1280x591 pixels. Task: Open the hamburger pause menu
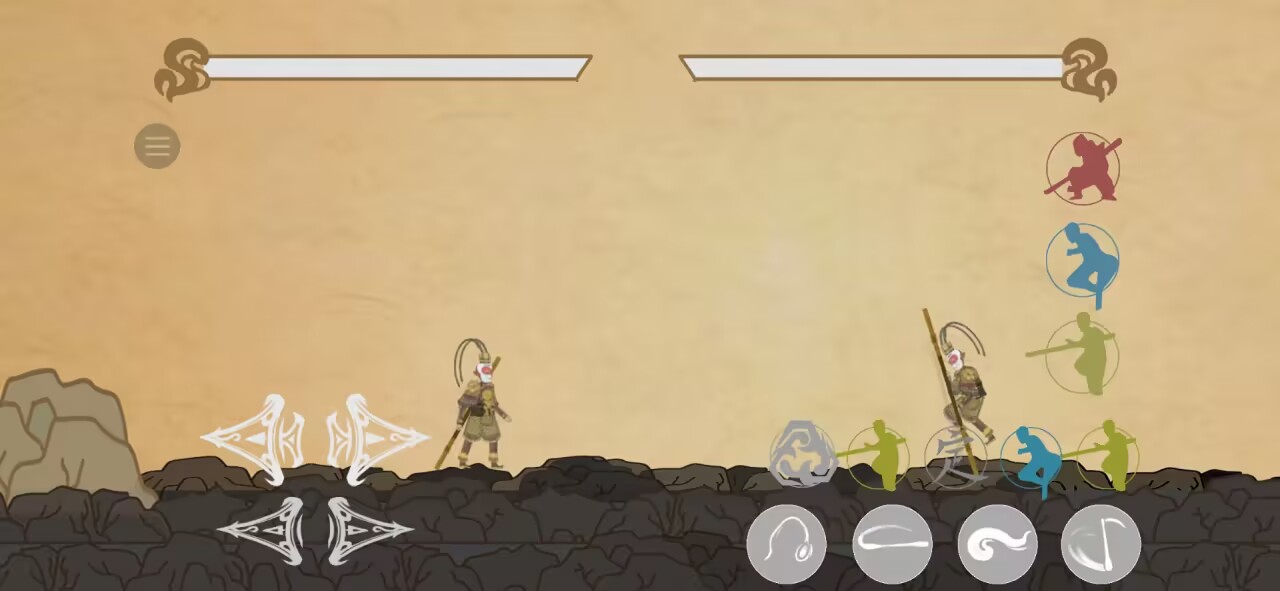coord(157,146)
